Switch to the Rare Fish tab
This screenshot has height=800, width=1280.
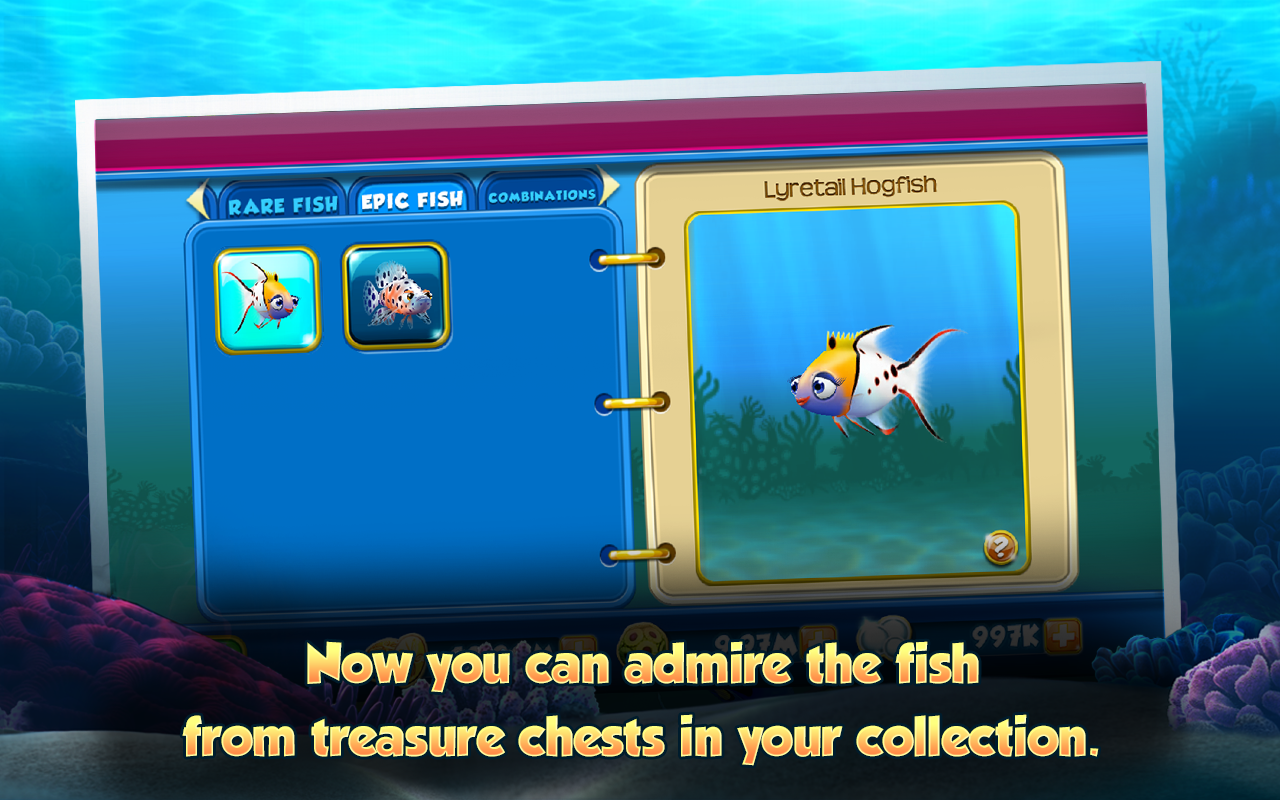(x=283, y=201)
